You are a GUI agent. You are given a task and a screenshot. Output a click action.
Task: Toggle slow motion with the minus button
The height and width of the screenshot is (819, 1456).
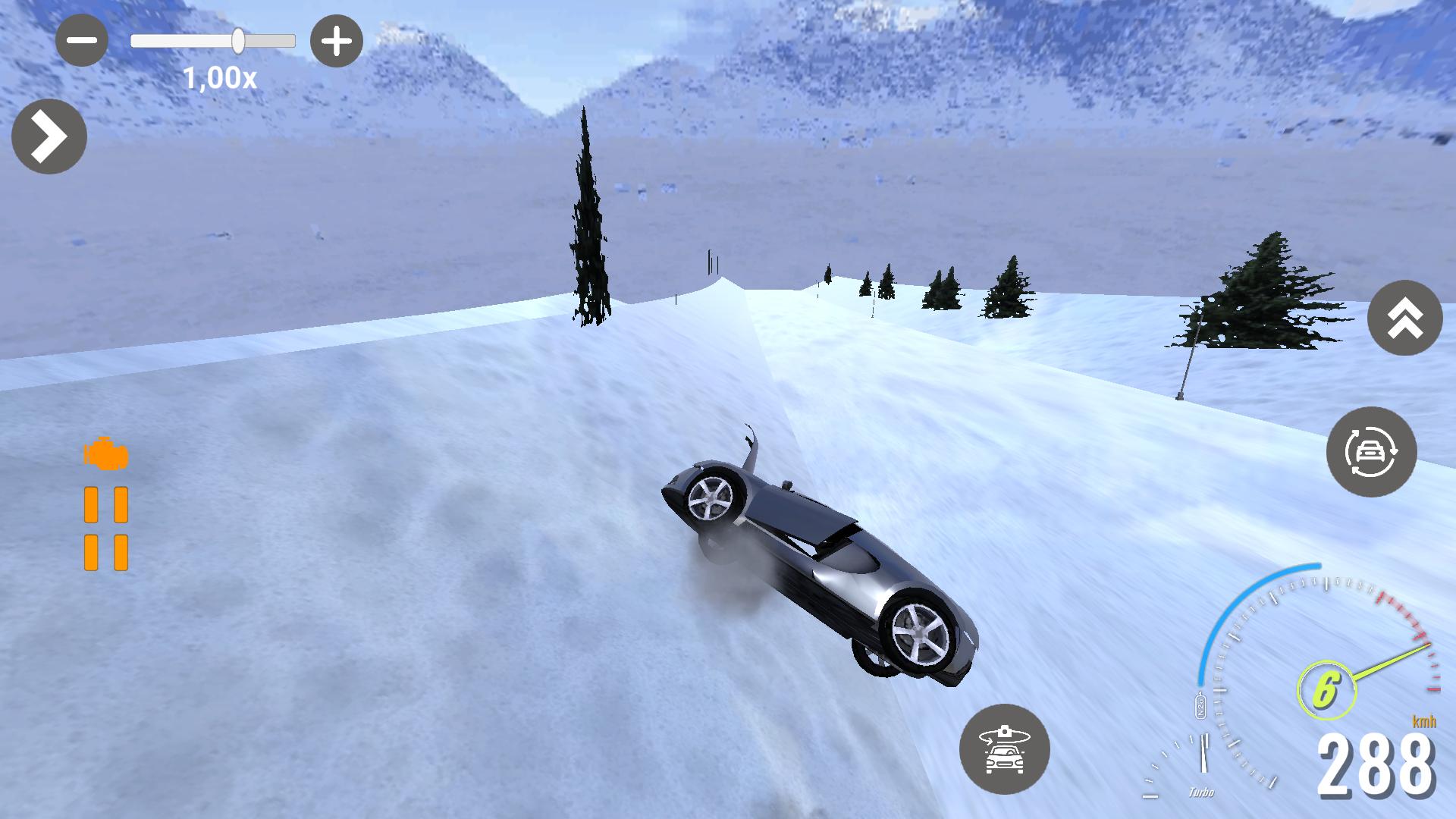(81, 39)
